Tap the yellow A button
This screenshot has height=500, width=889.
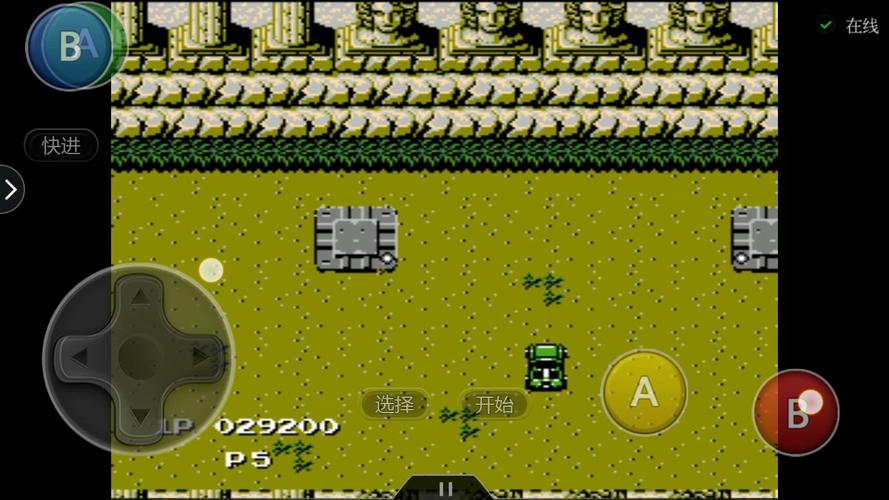coord(644,392)
